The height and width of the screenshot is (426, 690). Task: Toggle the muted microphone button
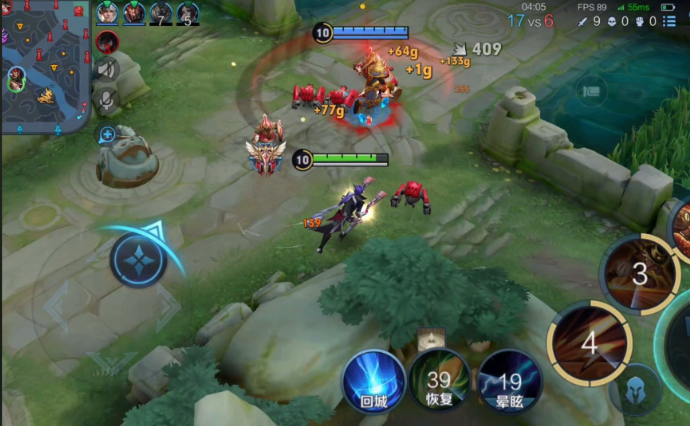click(x=107, y=99)
